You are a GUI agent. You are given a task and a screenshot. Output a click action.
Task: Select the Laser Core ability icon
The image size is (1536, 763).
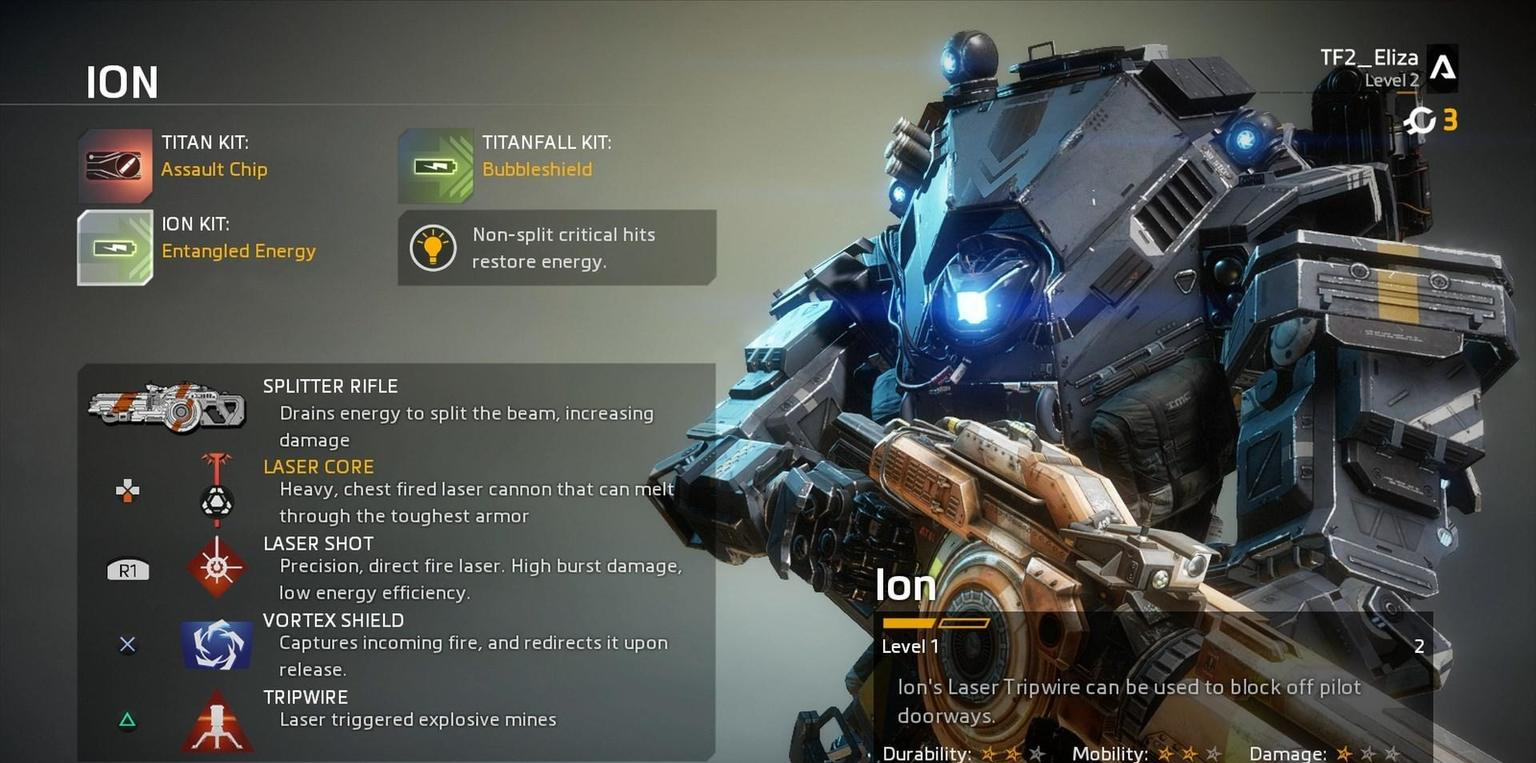coord(216,489)
